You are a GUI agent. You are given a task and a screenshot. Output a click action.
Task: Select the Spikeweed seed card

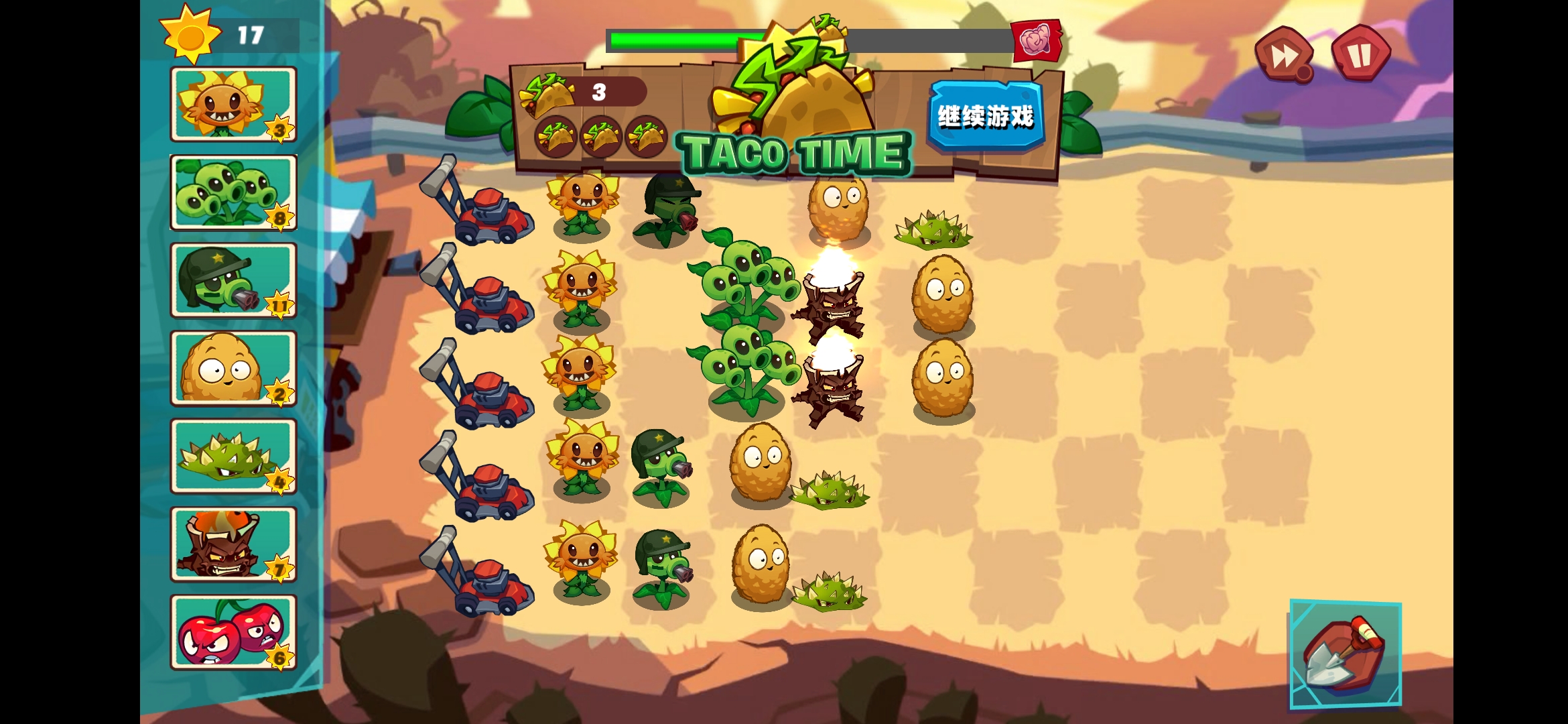coord(233,457)
